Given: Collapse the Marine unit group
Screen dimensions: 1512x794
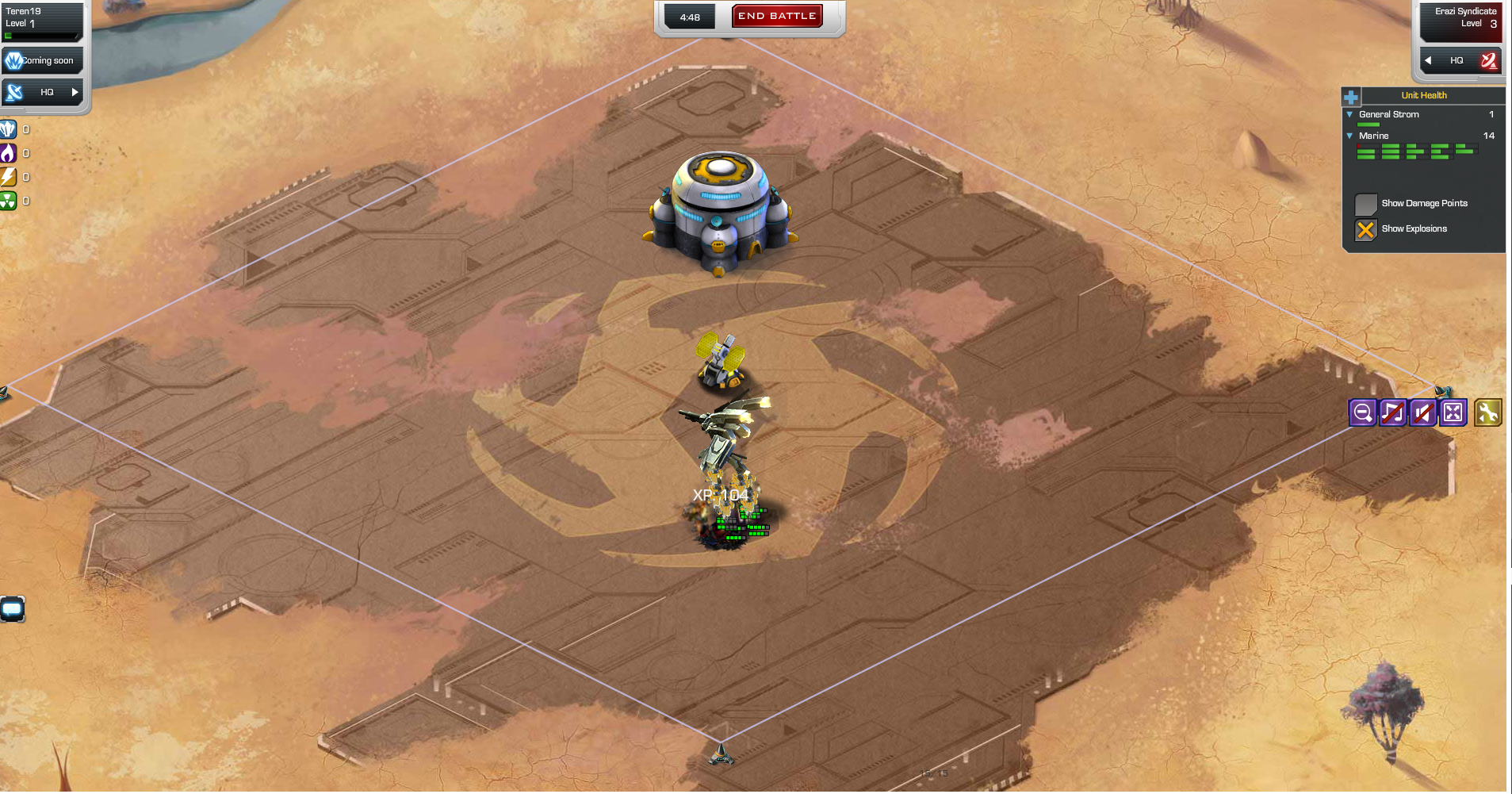Looking at the screenshot, I should 1350,136.
